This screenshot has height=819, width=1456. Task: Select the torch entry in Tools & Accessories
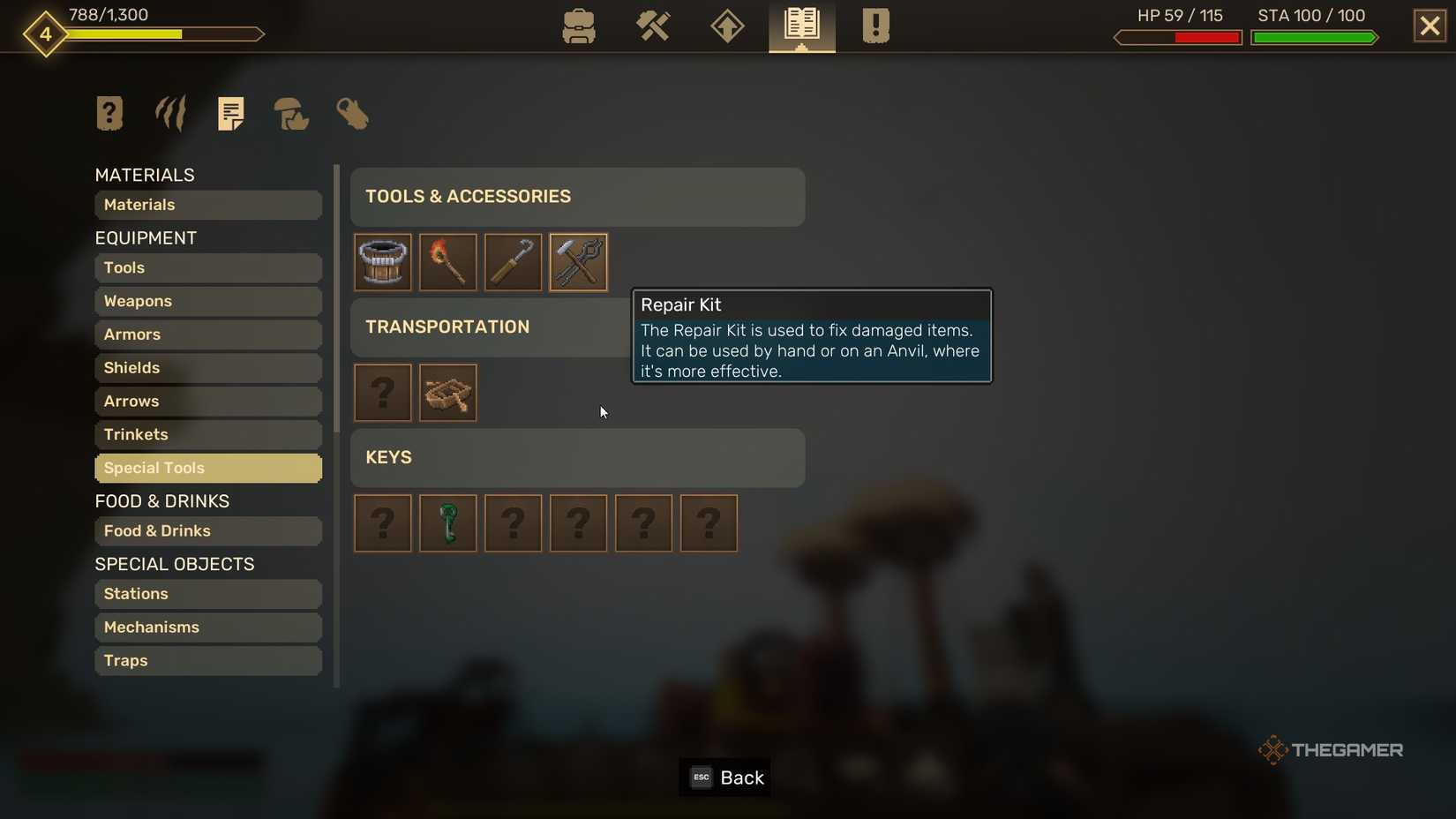447,262
